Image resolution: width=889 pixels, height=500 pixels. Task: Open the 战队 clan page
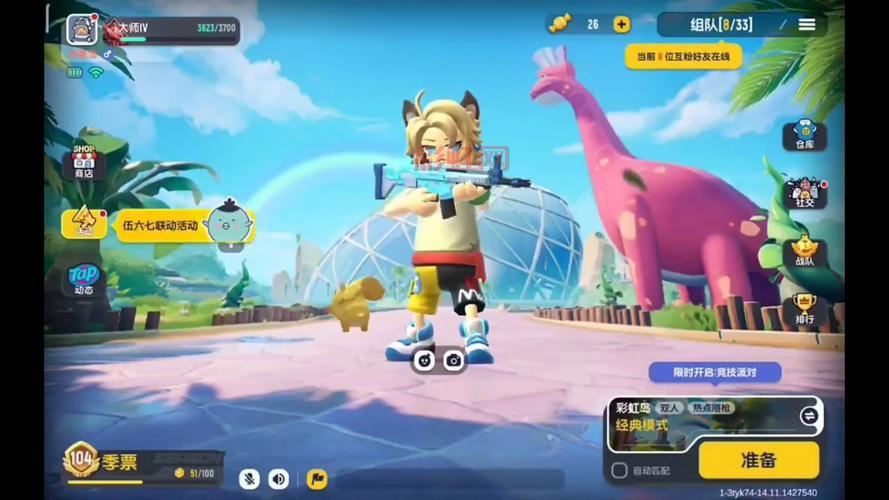pos(804,251)
